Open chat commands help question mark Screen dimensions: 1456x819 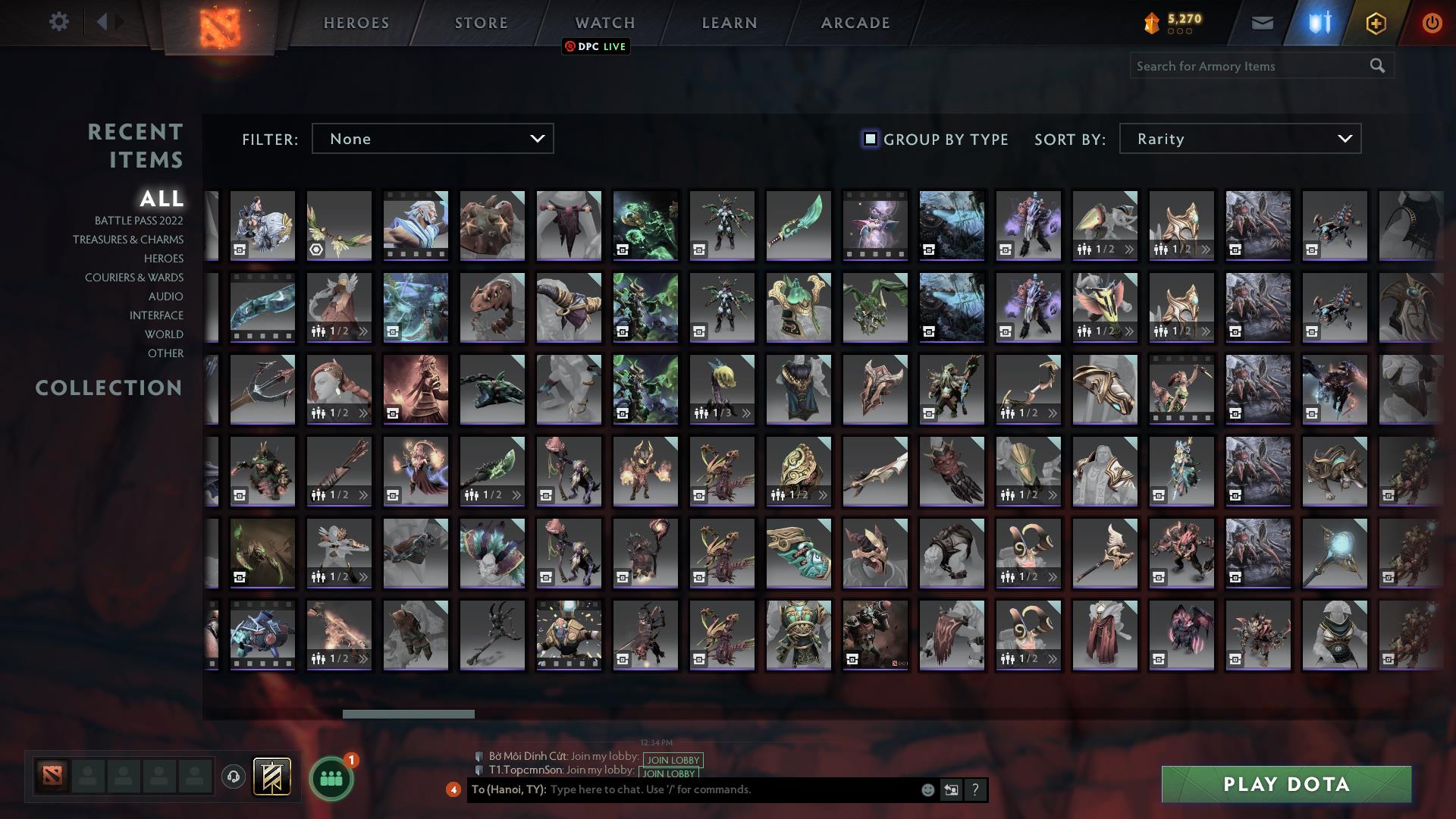pos(975,790)
